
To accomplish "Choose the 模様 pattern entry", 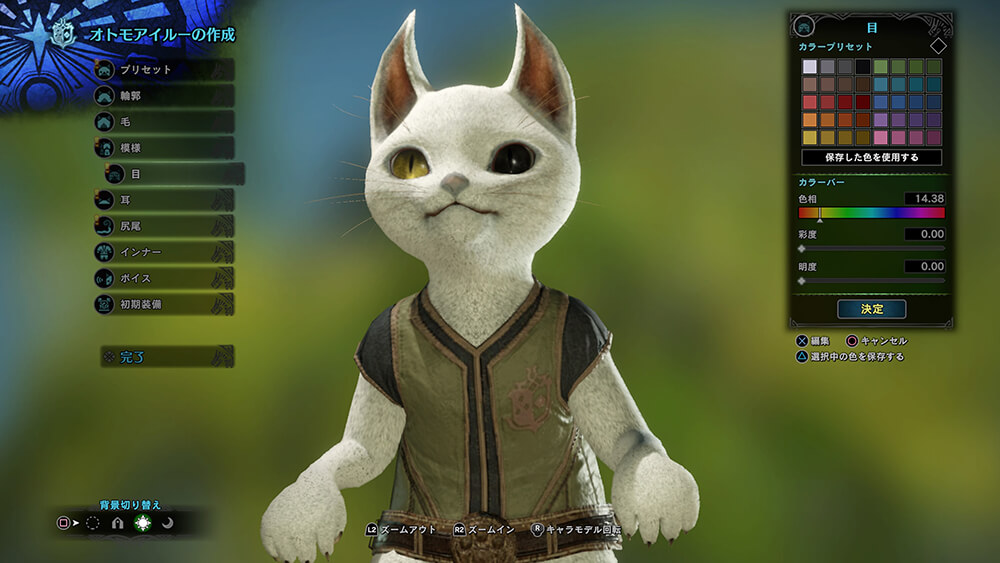I will (x=163, y=148).
